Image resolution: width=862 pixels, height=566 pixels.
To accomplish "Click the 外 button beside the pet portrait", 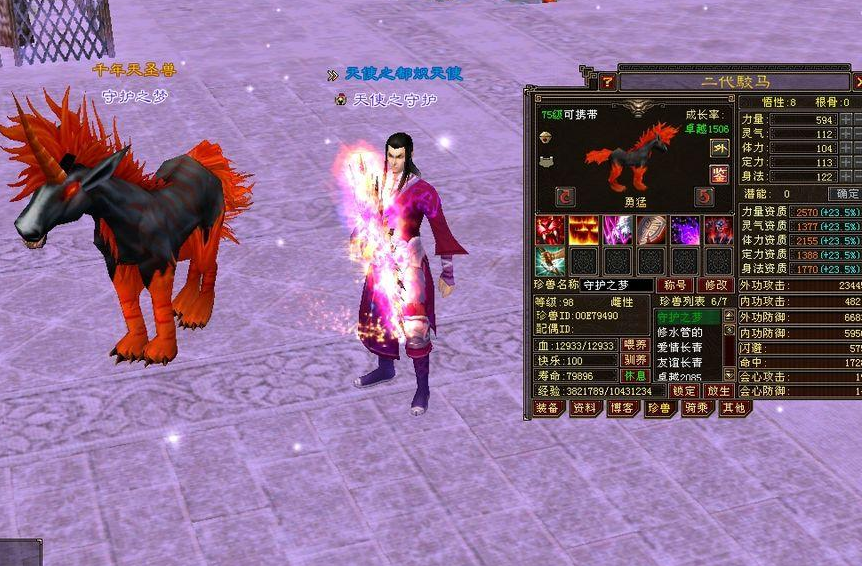I will click(719, 148).
